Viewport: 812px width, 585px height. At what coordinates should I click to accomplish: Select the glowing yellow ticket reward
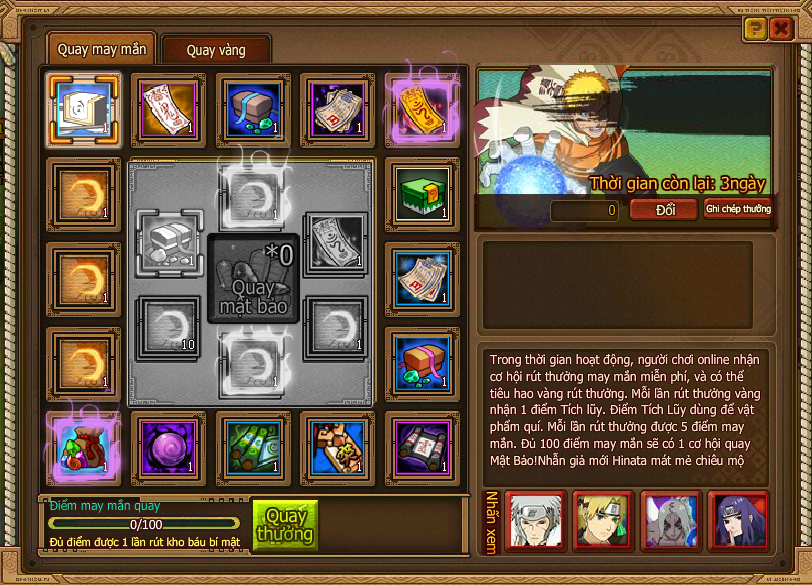[423, 107]
